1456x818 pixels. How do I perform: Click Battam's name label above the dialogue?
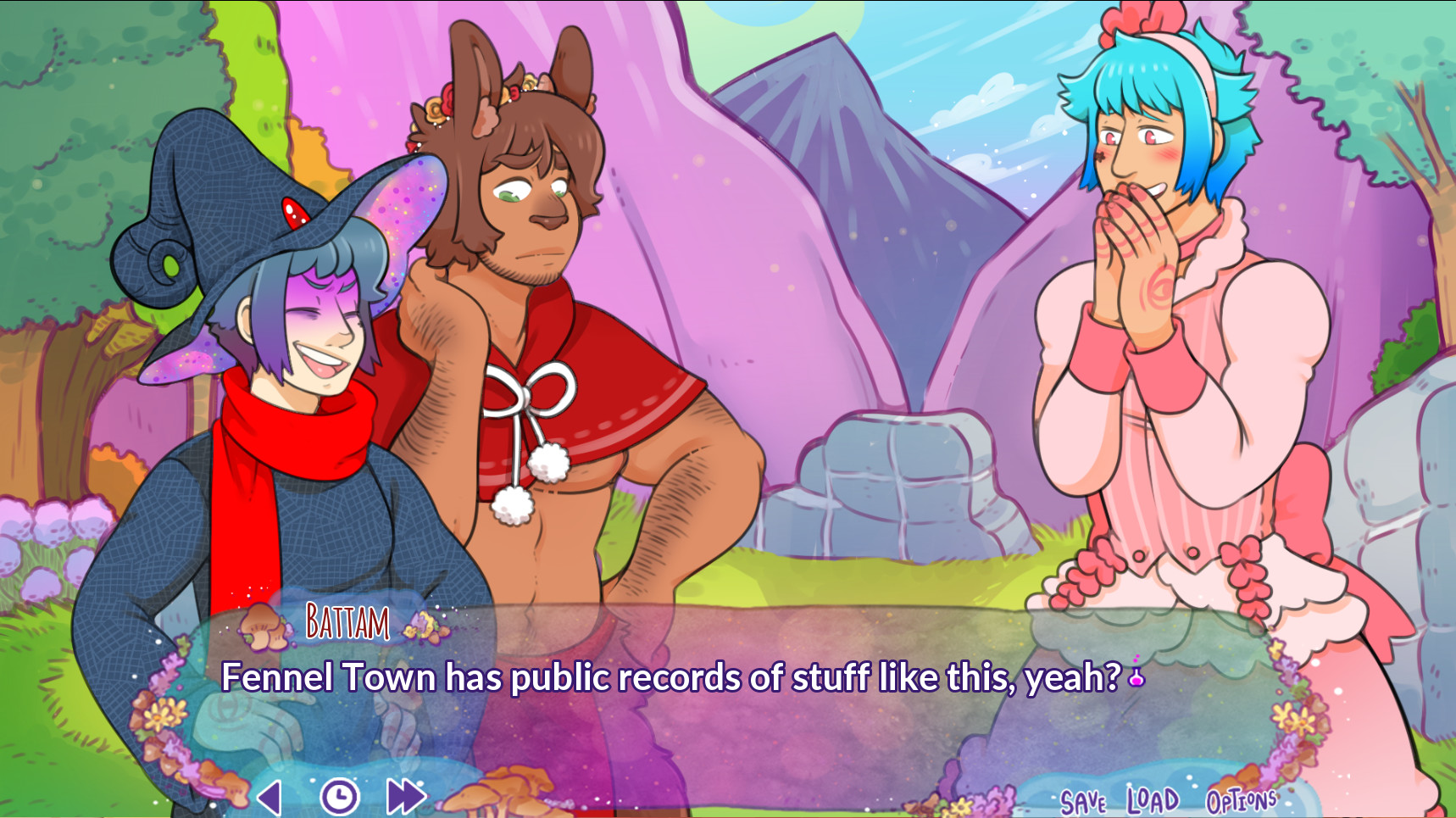tap(346, 623)
